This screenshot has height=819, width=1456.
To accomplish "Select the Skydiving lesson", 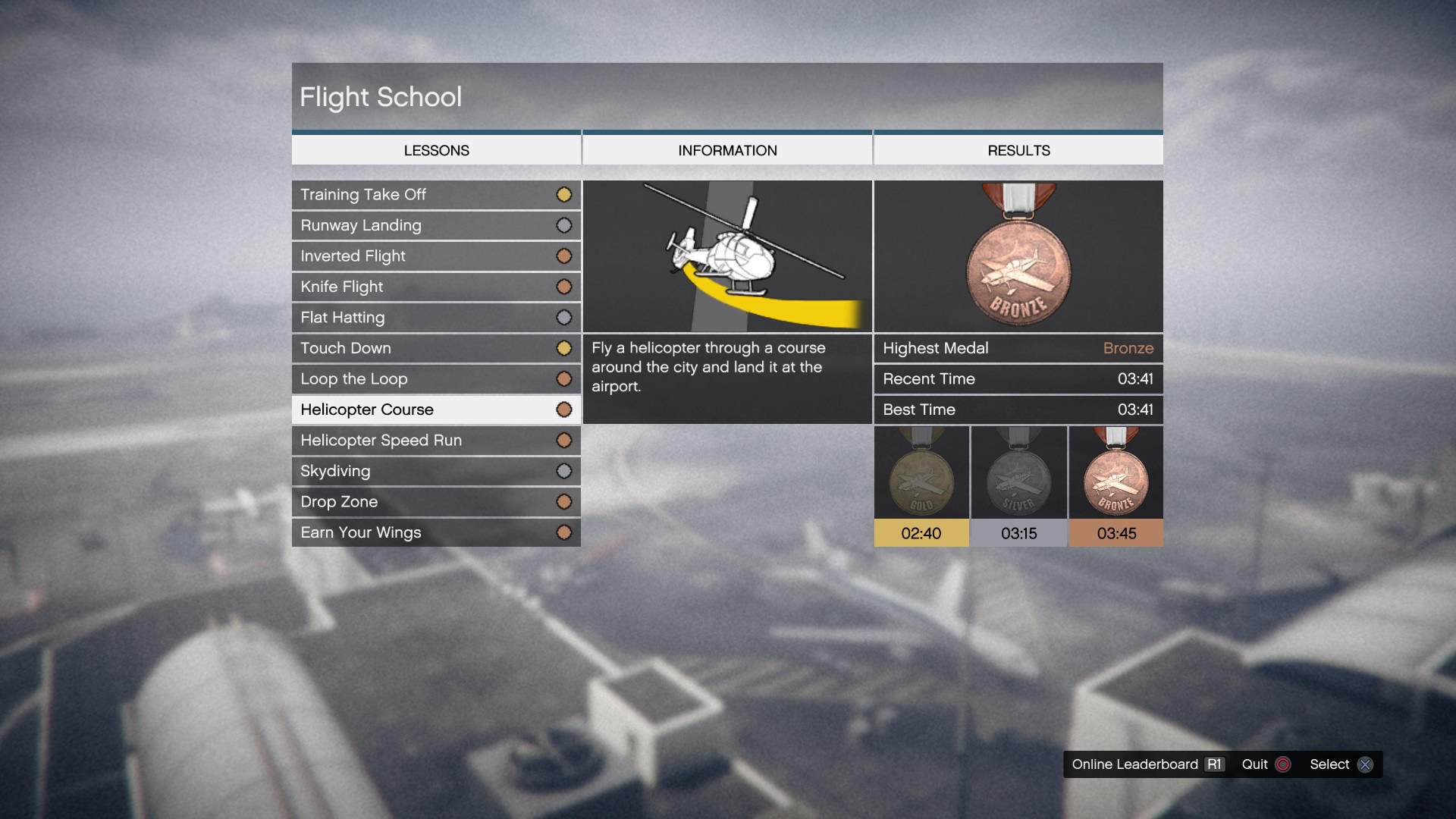I will pyautogui.click(x=435, y=471).
